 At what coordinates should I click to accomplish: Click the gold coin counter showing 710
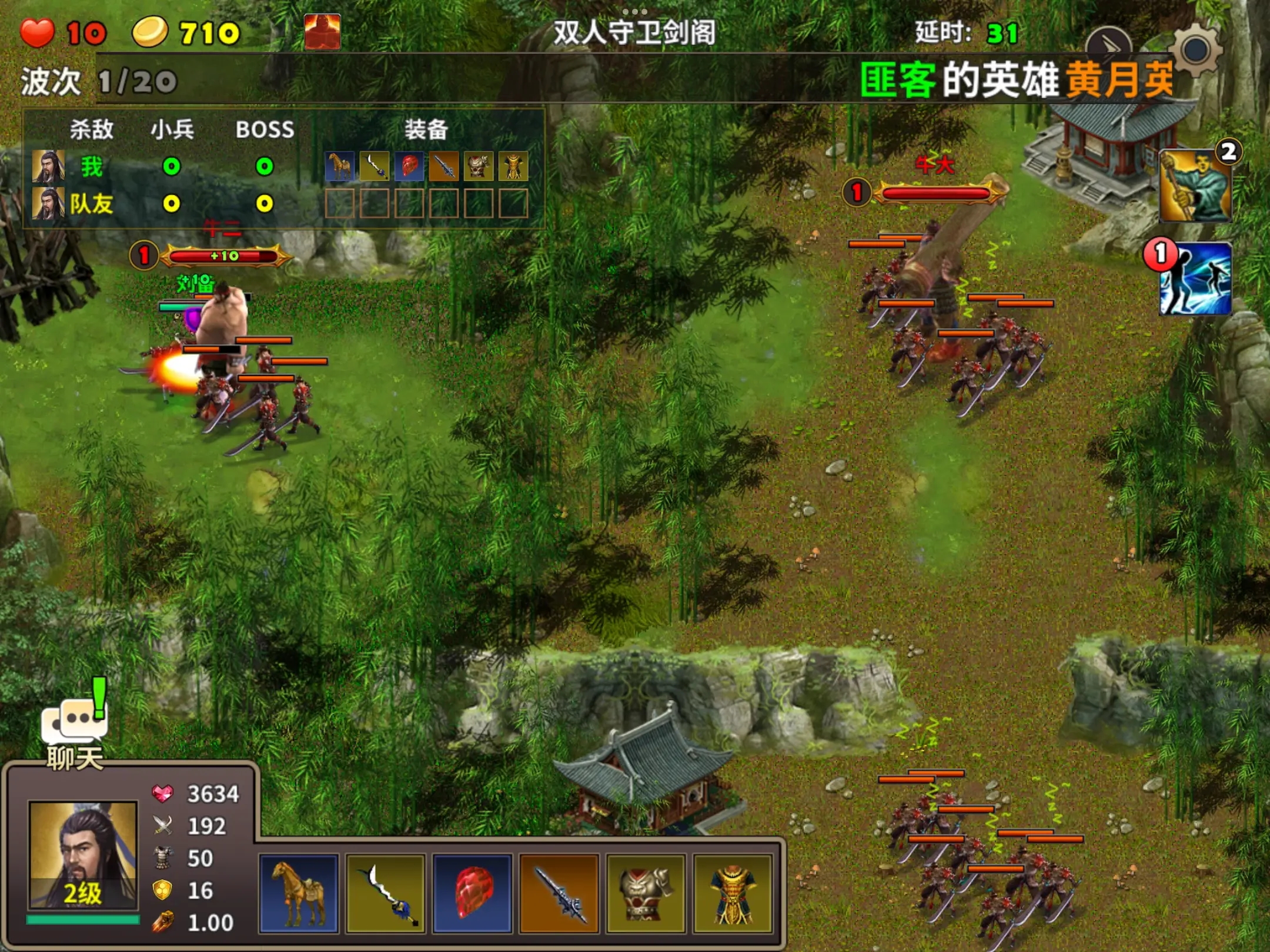151,31
